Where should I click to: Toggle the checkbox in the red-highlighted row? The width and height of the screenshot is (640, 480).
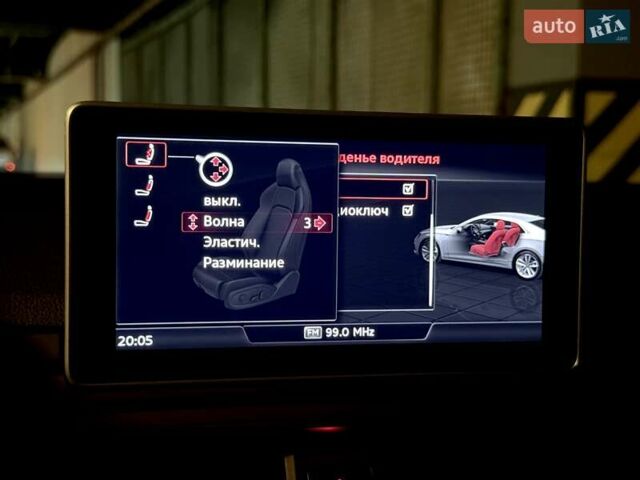click(x=407, y=189)
